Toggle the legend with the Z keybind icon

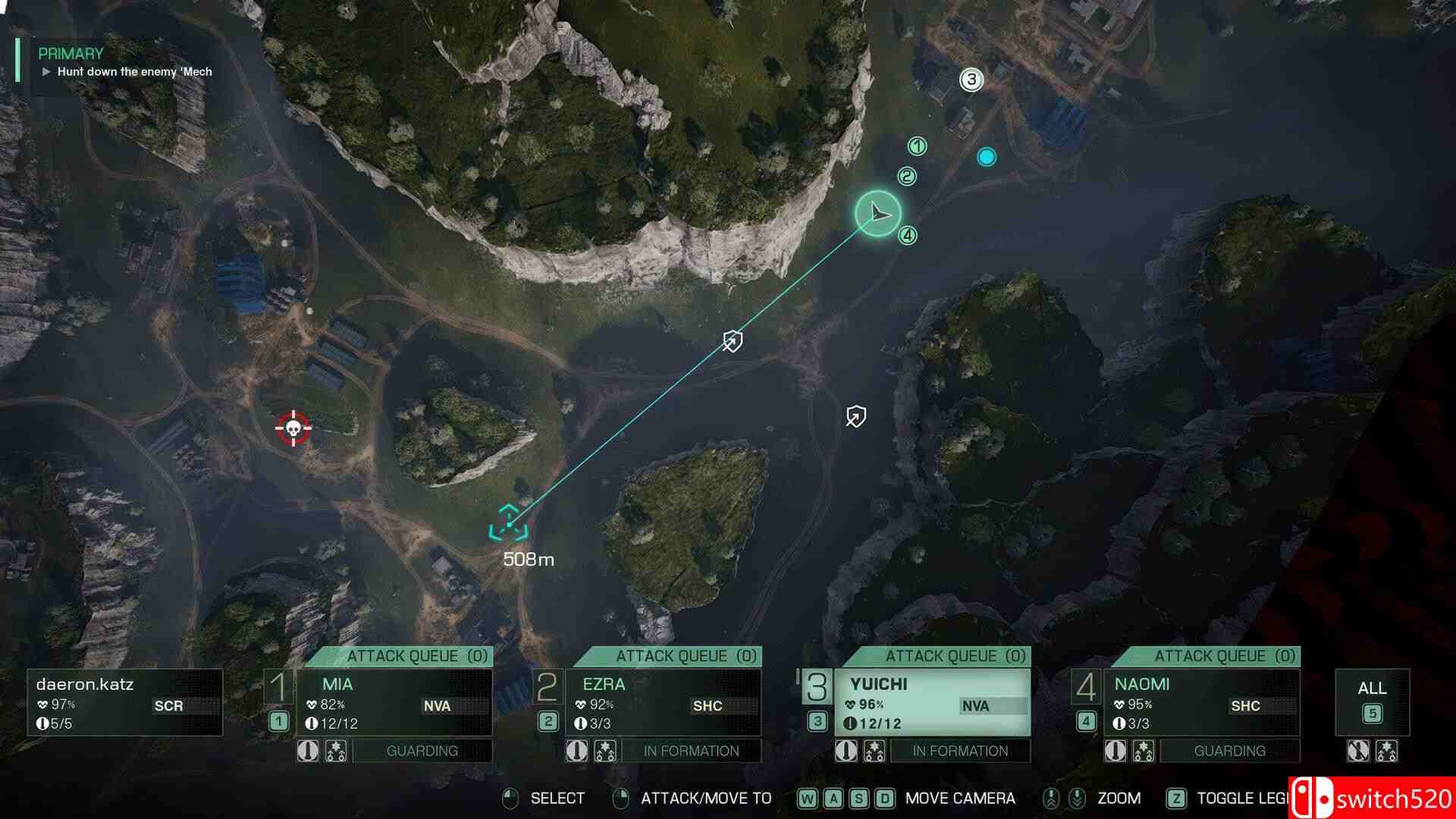point(1178,798)
